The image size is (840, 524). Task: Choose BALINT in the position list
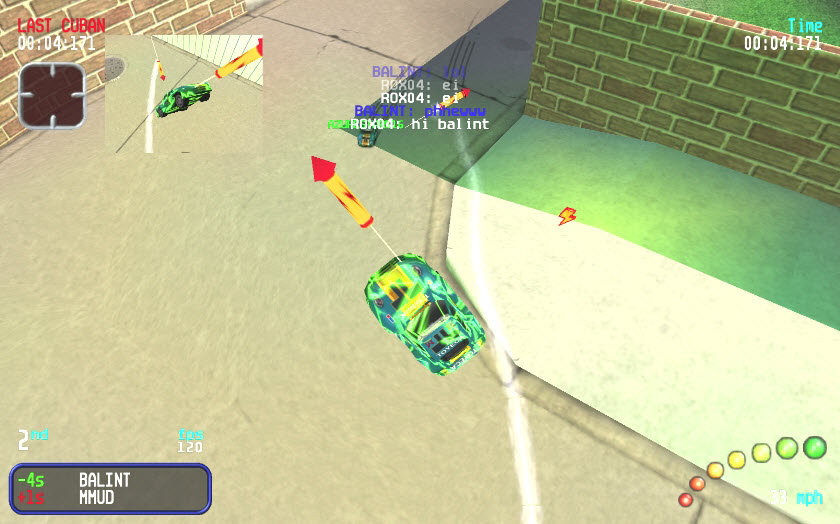pos(105,480)
